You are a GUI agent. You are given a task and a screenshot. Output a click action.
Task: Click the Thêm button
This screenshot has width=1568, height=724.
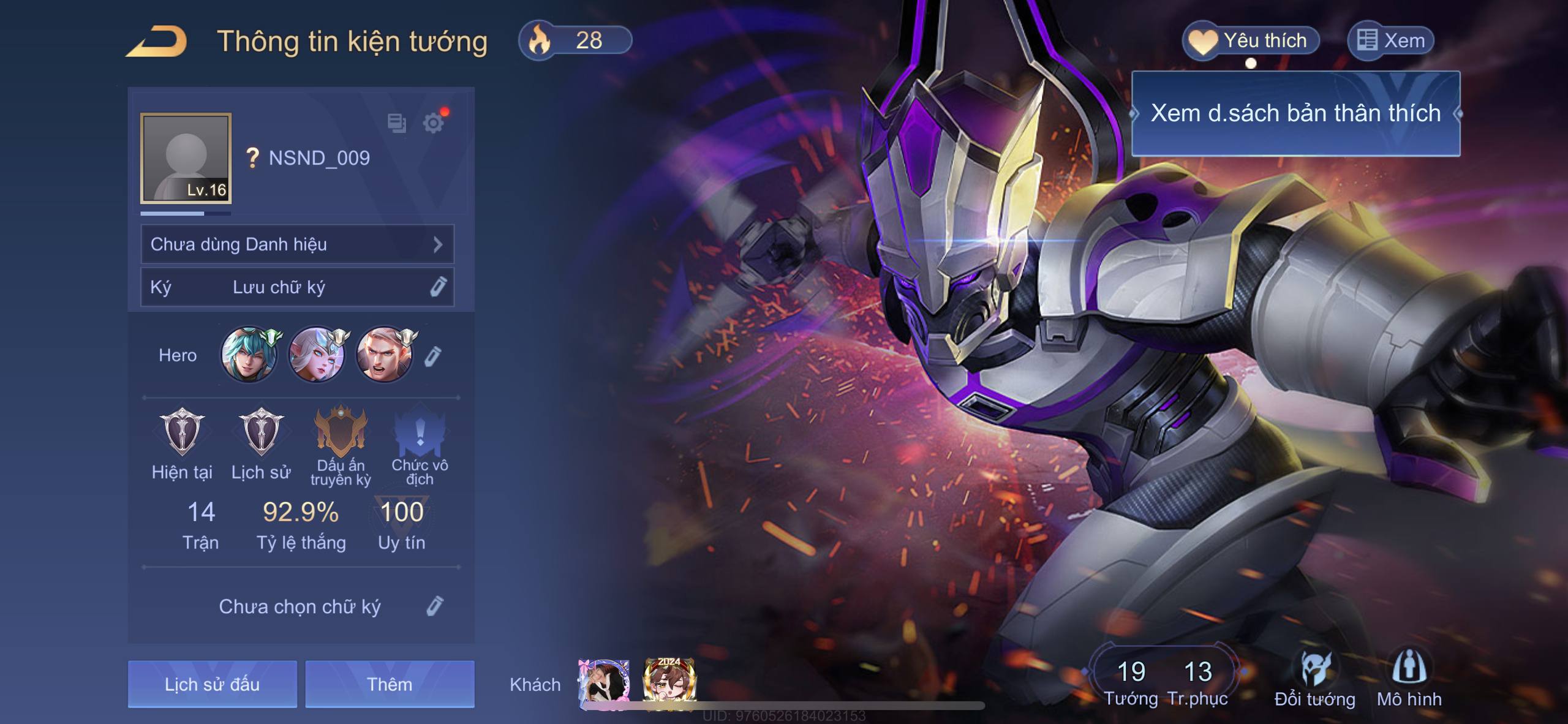click(x=390, y=684)
